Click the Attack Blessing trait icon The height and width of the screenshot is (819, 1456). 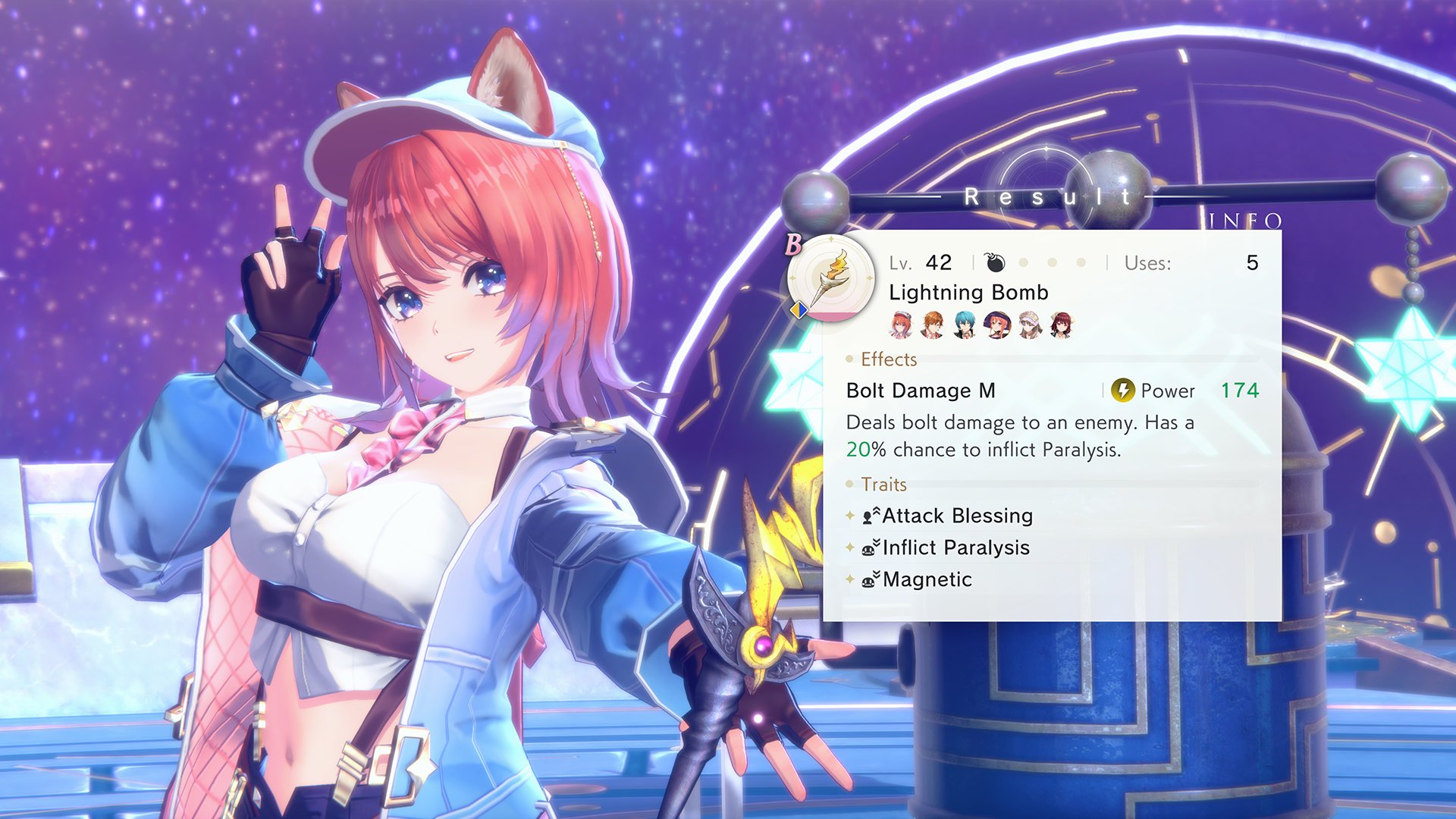pos(871,515)
